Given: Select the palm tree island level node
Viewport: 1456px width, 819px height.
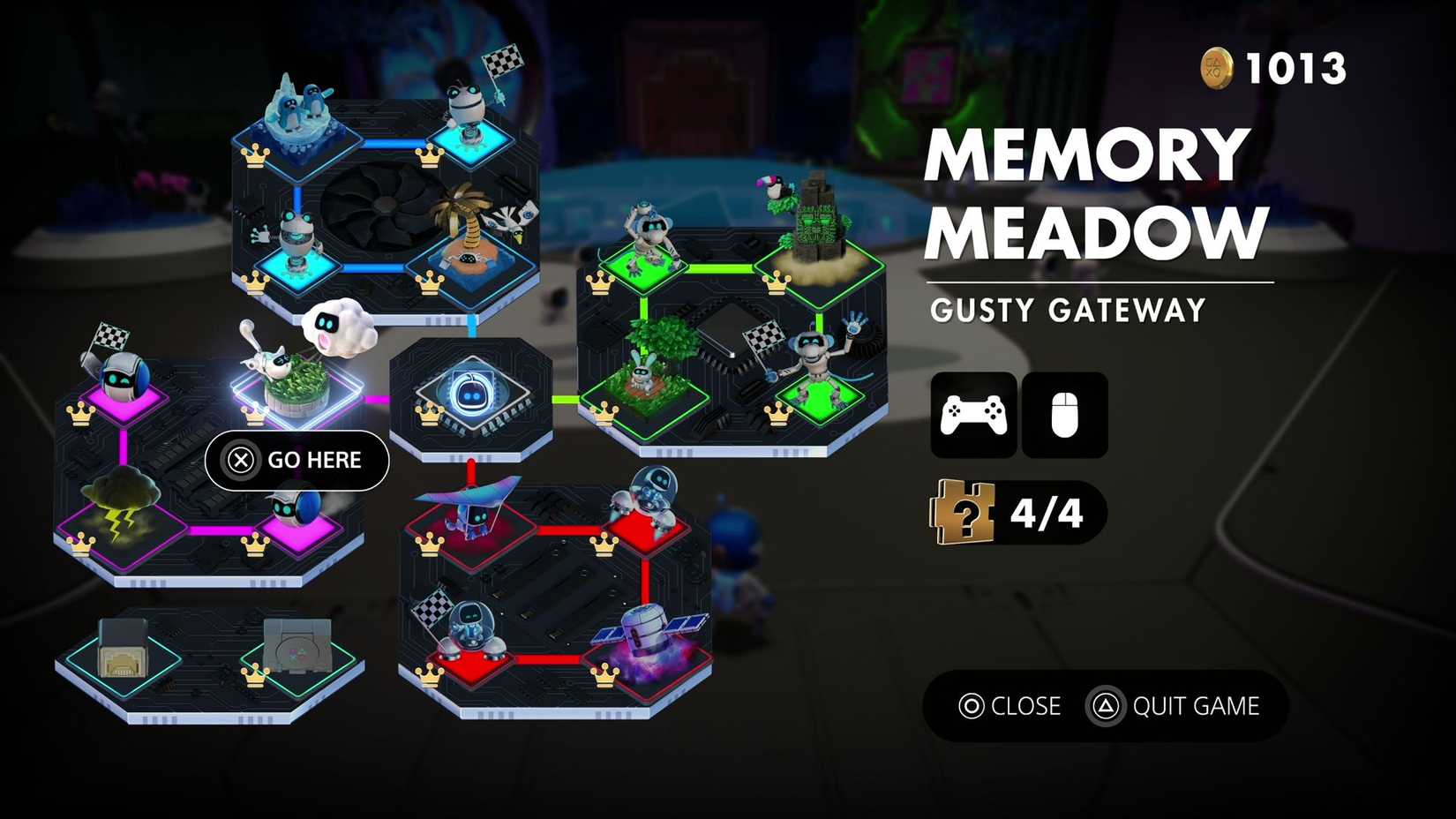Looking at the screenshot, I should 472,247.
